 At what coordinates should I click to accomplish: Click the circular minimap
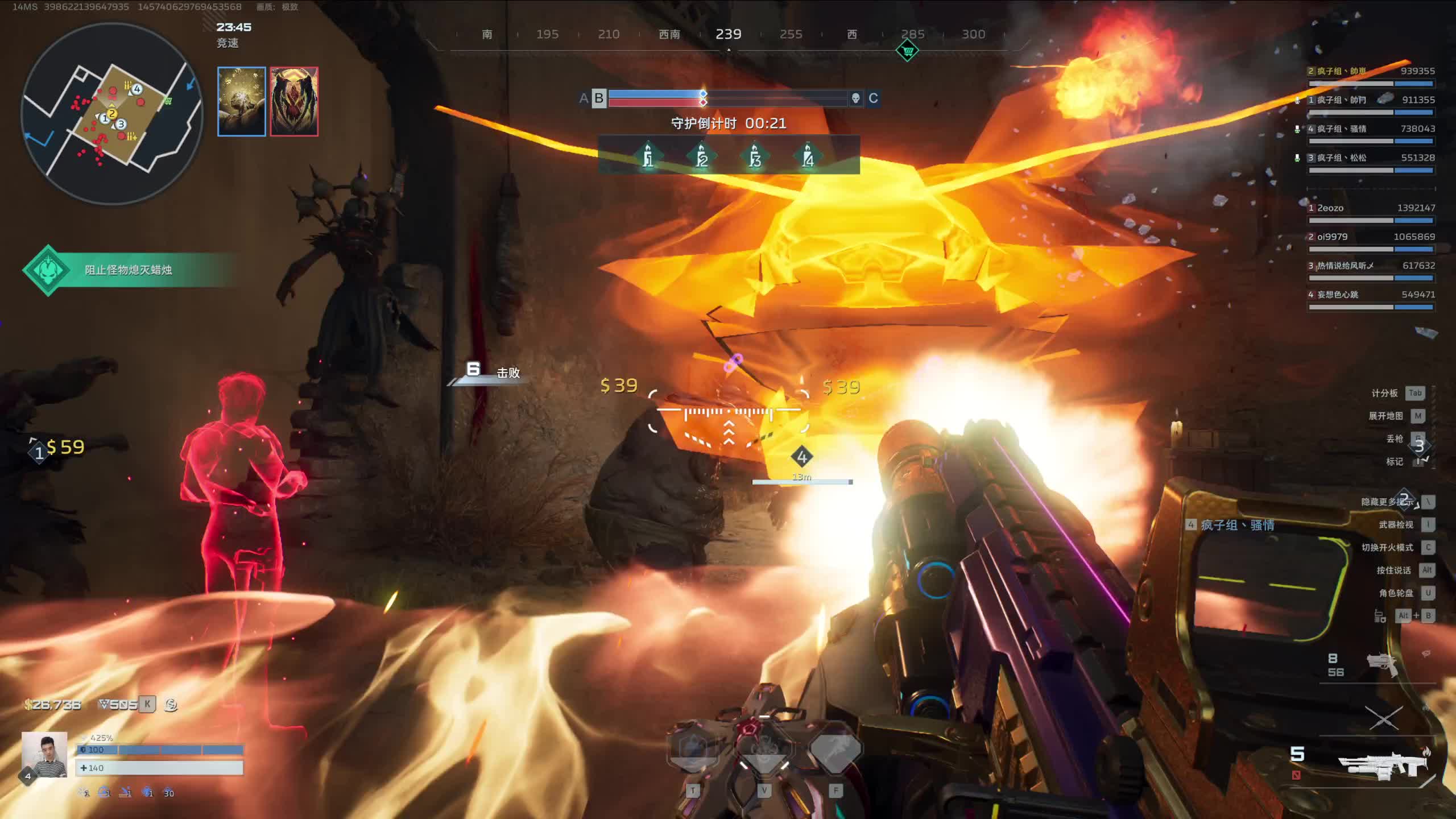click(112, 114)
